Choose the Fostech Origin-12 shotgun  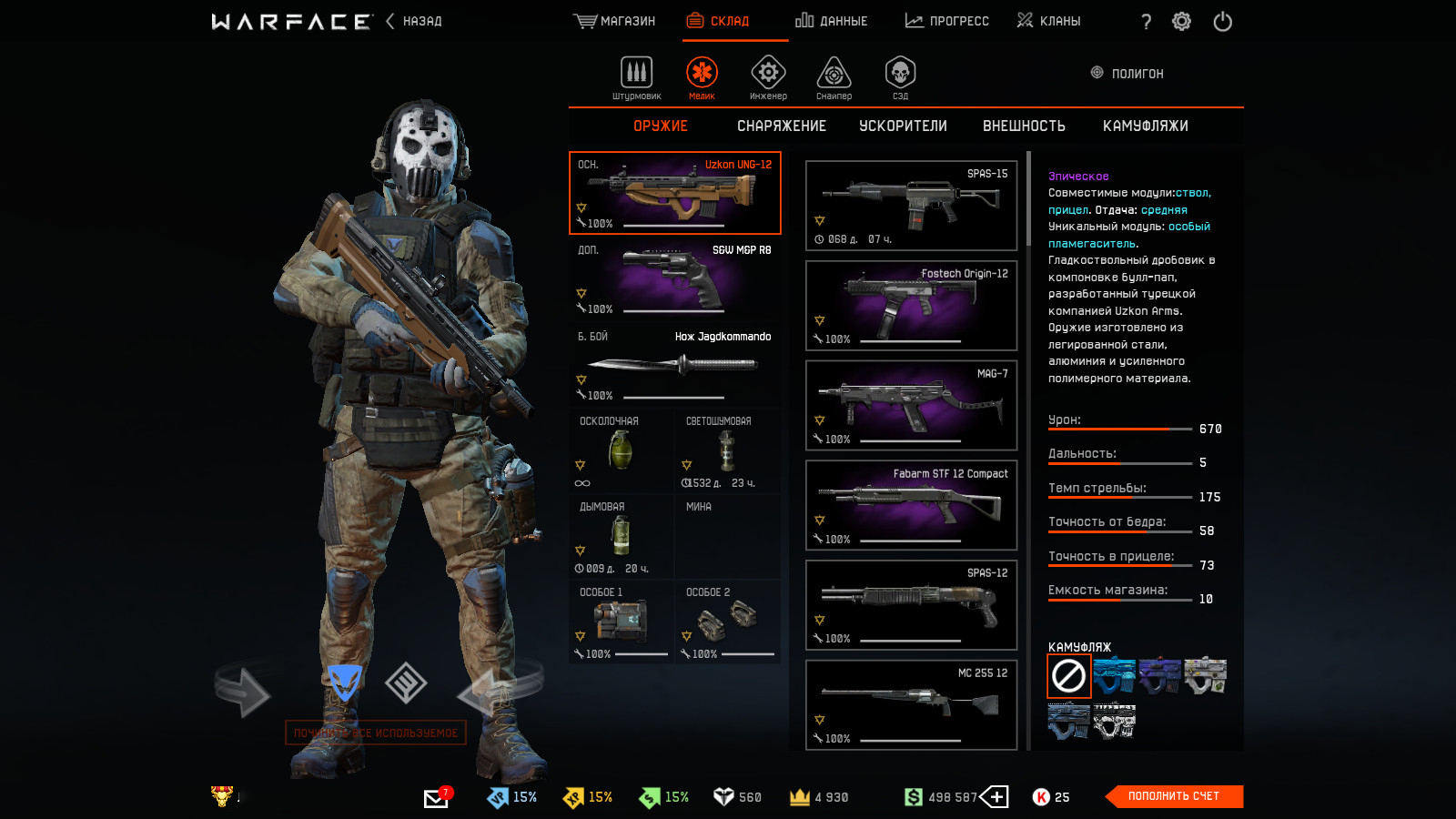(911, 306)
